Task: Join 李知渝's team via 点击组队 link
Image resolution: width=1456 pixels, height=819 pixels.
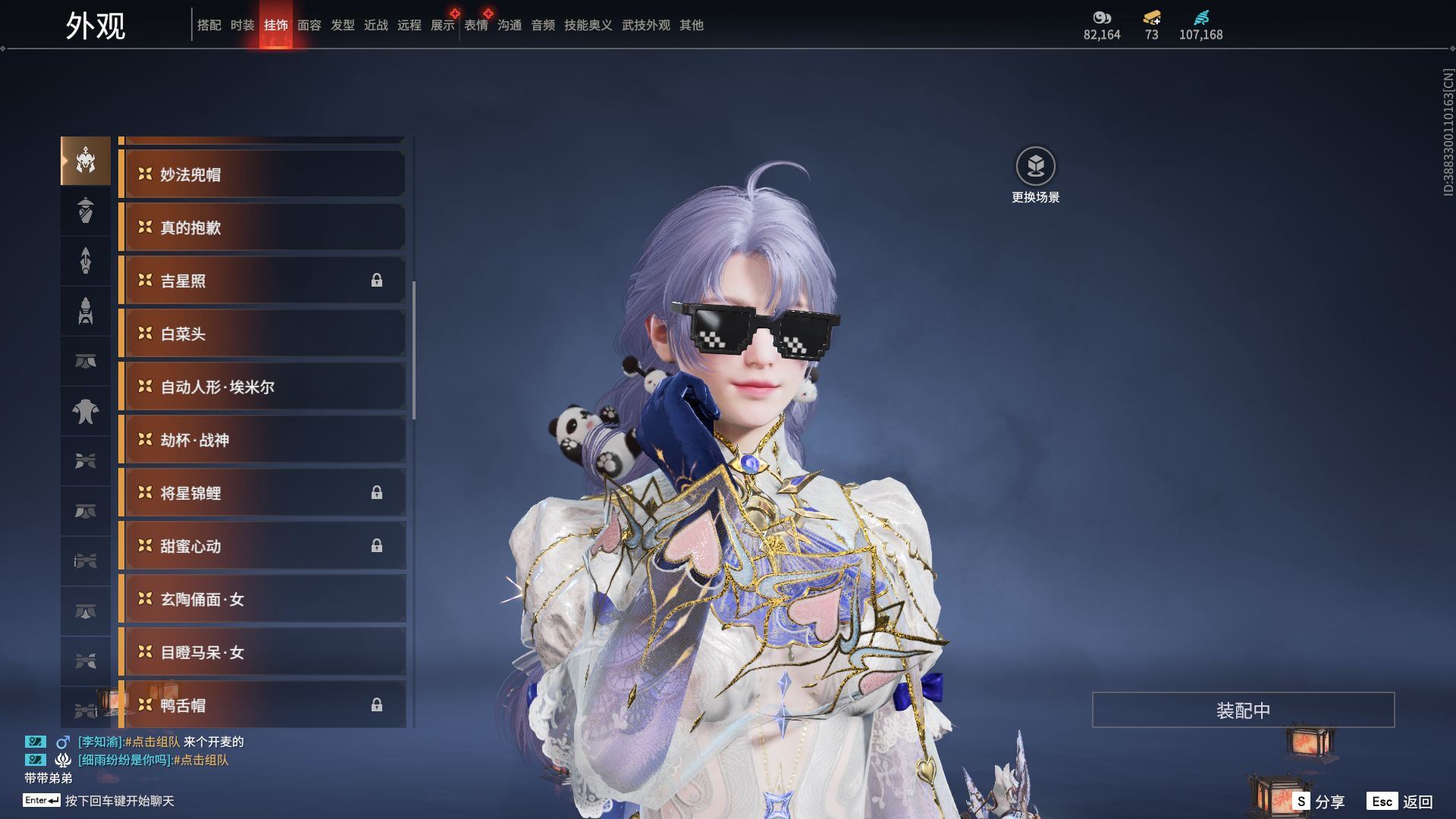Action: [154, 742]
